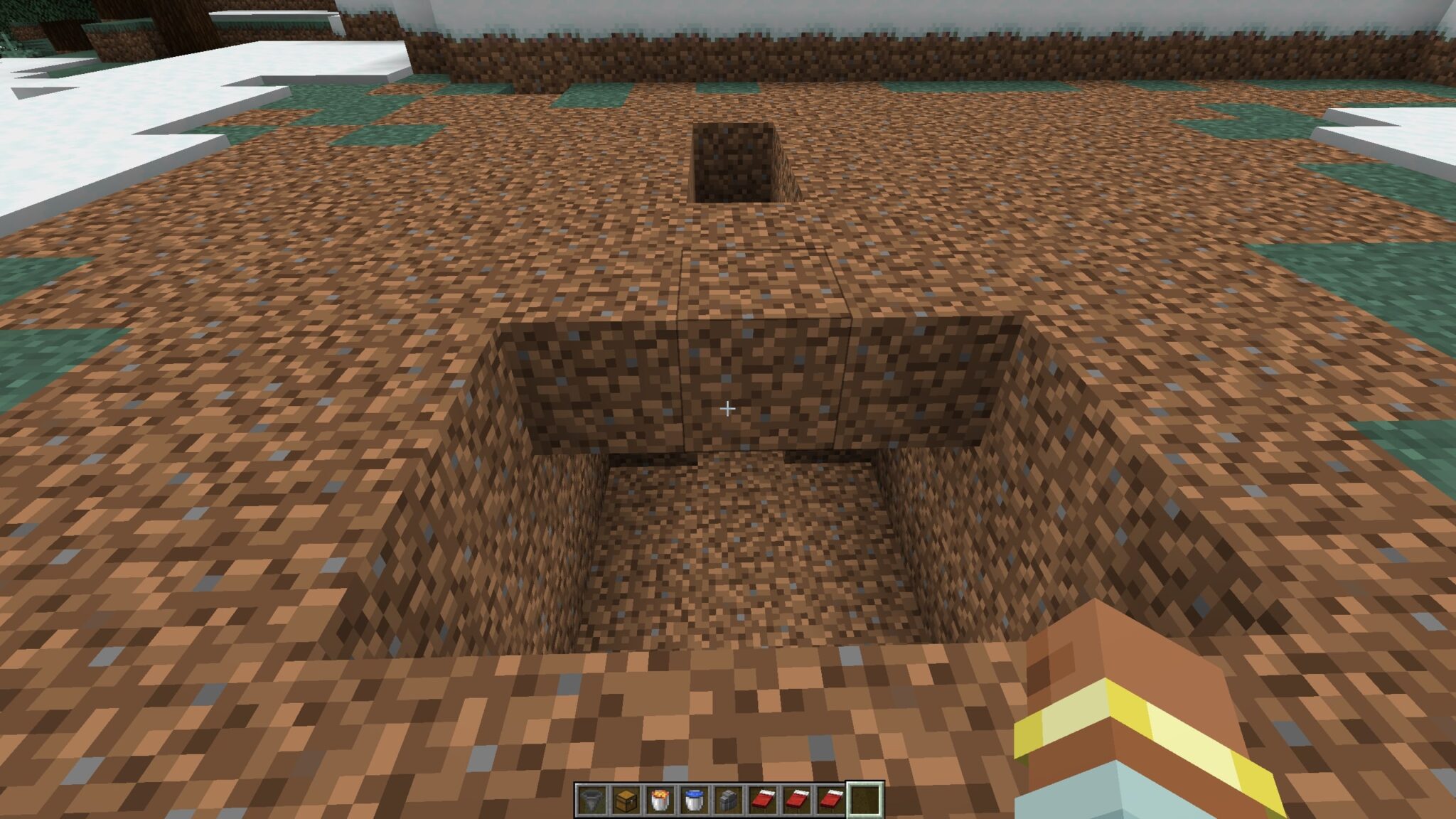Select the chest item in the hotbar
Image resolution: width=1456 pixels, height=819 pixels.
point(624,800)
